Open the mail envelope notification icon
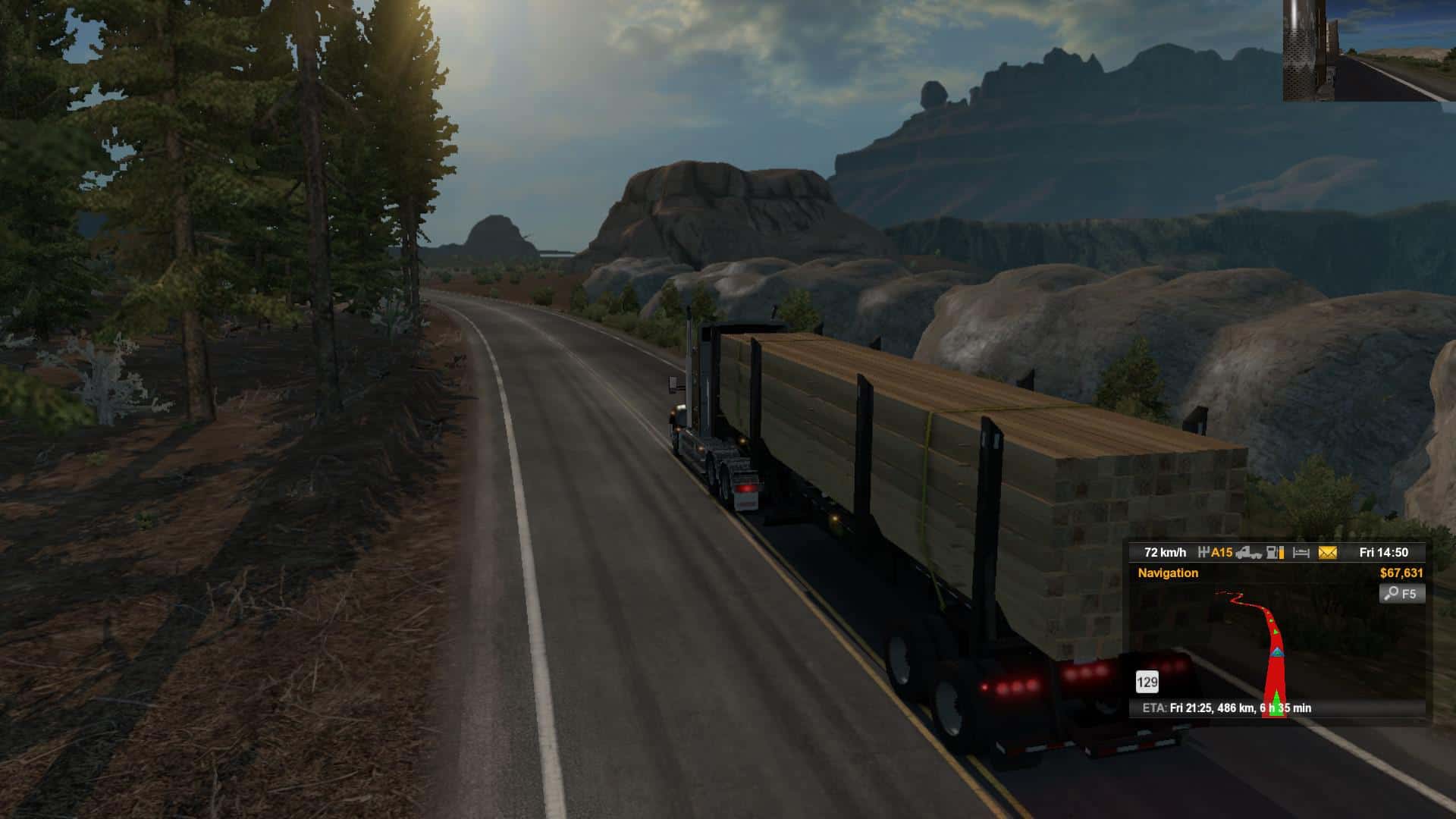Screen dimensions: 1456x819 point(1327,553)
